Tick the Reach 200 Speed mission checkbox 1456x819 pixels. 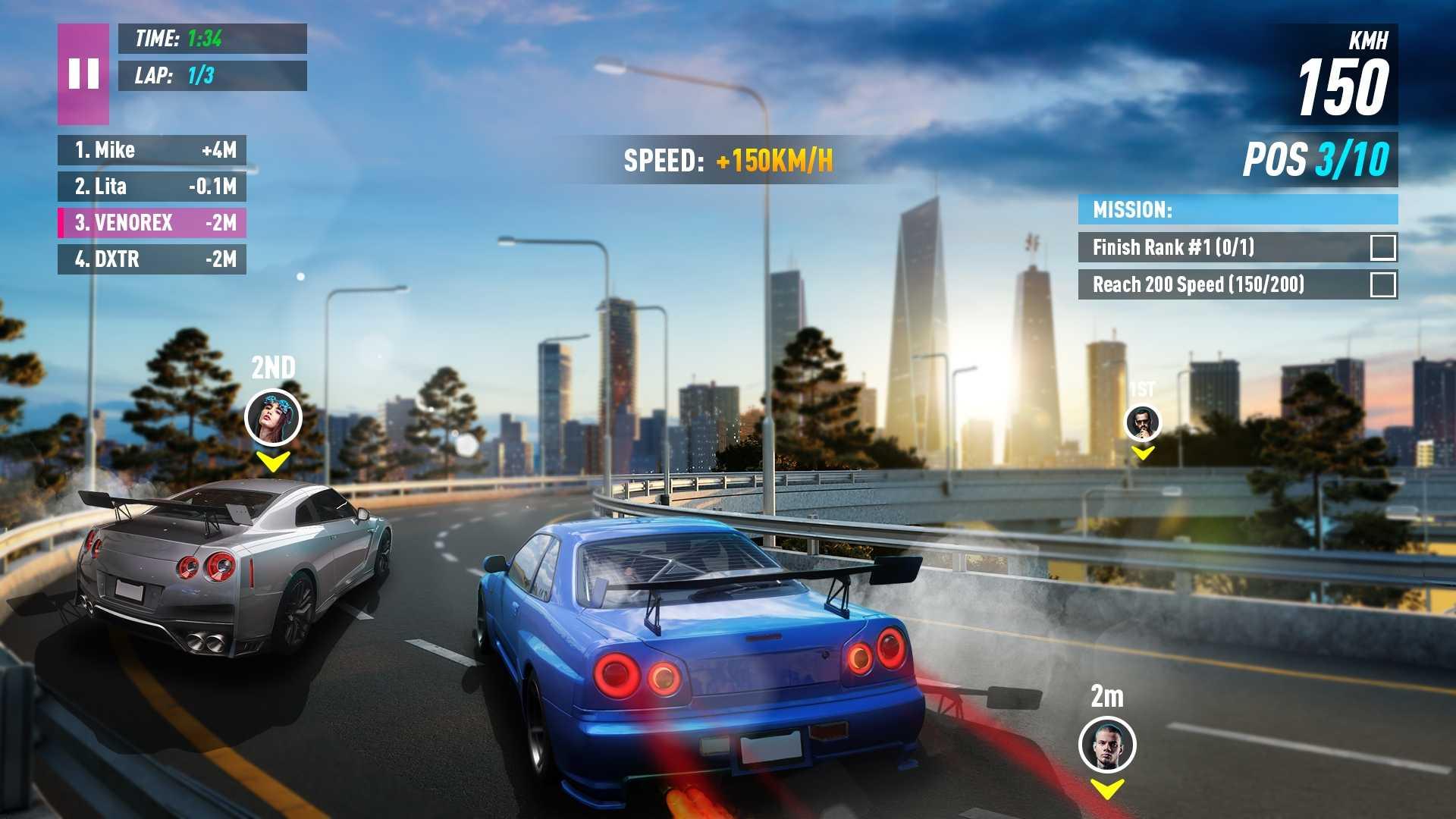tap(1382, 284)
